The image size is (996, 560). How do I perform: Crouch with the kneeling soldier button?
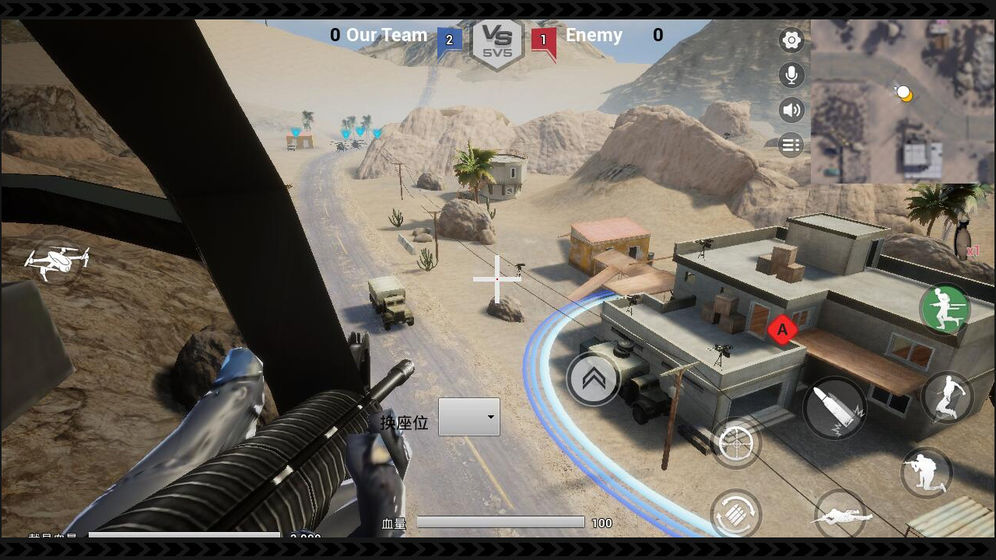tap(926, 473)
